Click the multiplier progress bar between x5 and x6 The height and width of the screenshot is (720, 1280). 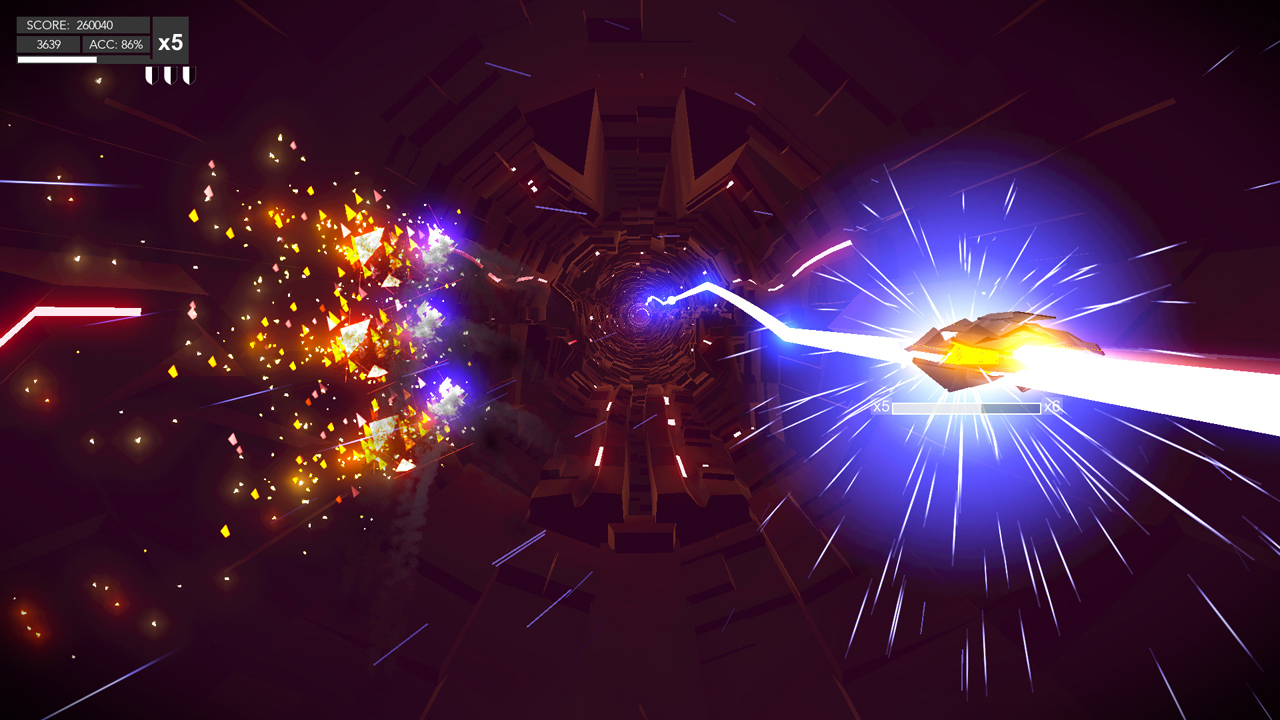(965, 407)
